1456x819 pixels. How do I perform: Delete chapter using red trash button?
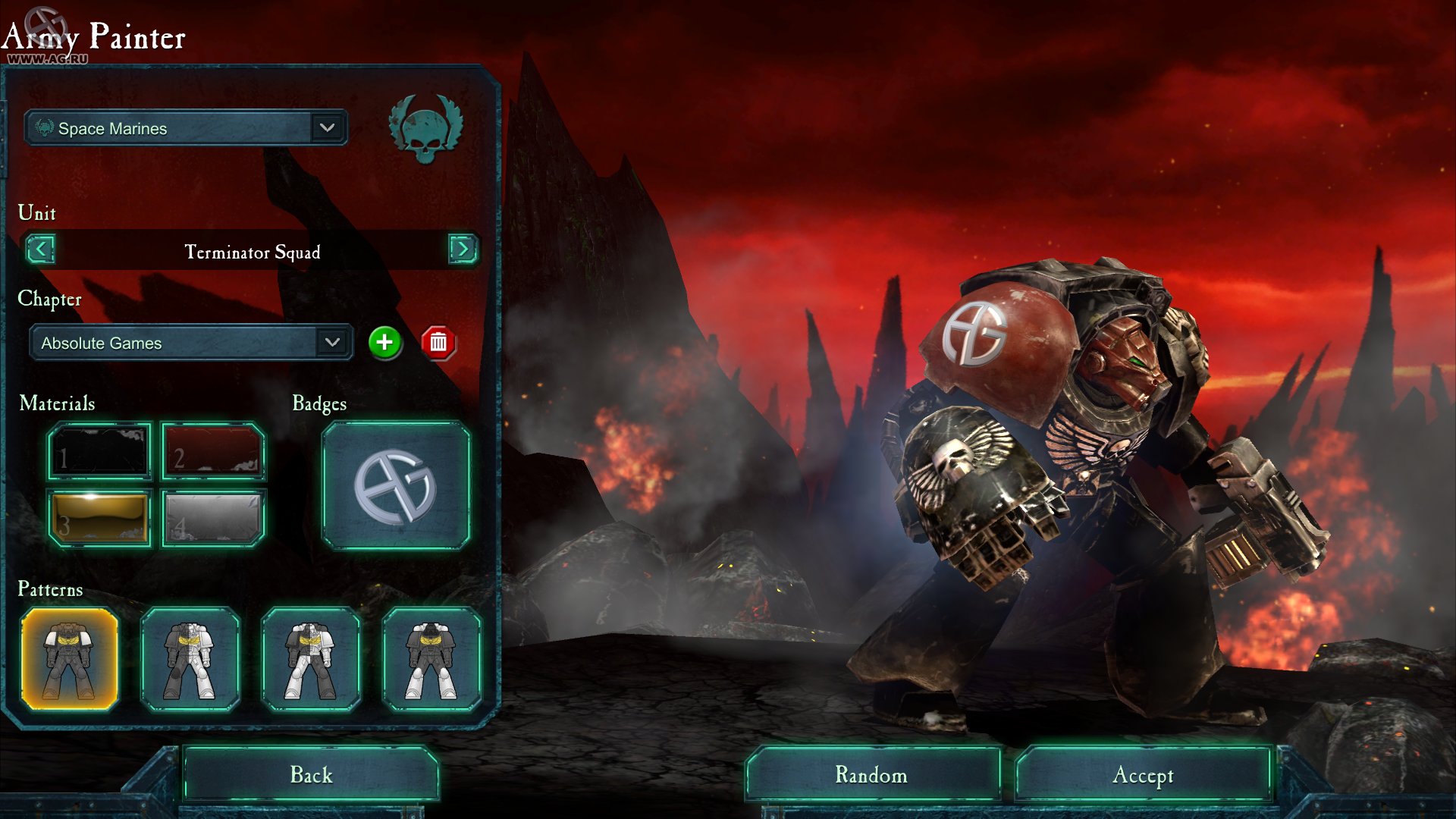click(438, 343)
